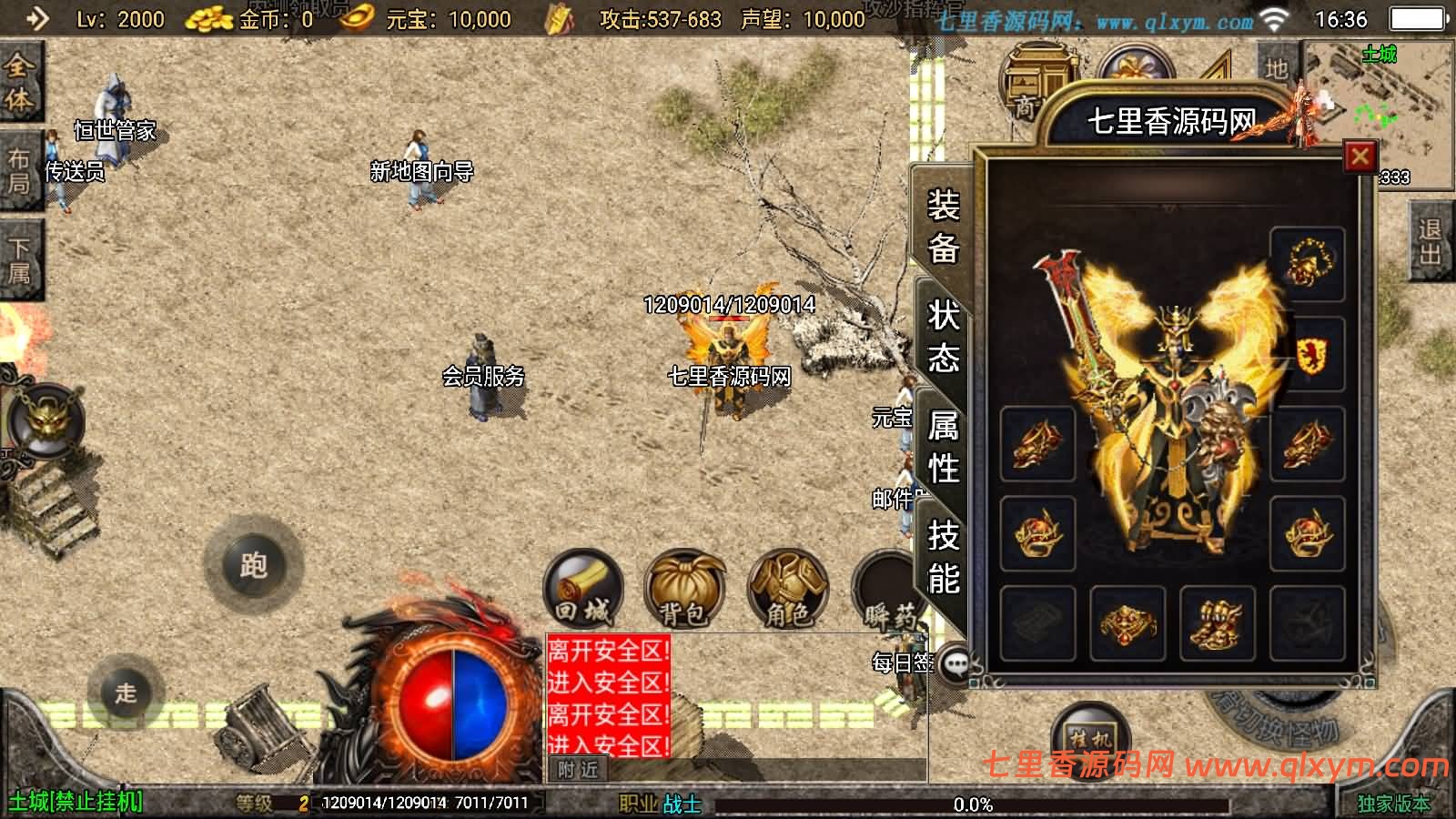Activate the 挂机 auto-battle button
The width and height of the screenshot is (1456, 819).
(x=1089, y=735)
